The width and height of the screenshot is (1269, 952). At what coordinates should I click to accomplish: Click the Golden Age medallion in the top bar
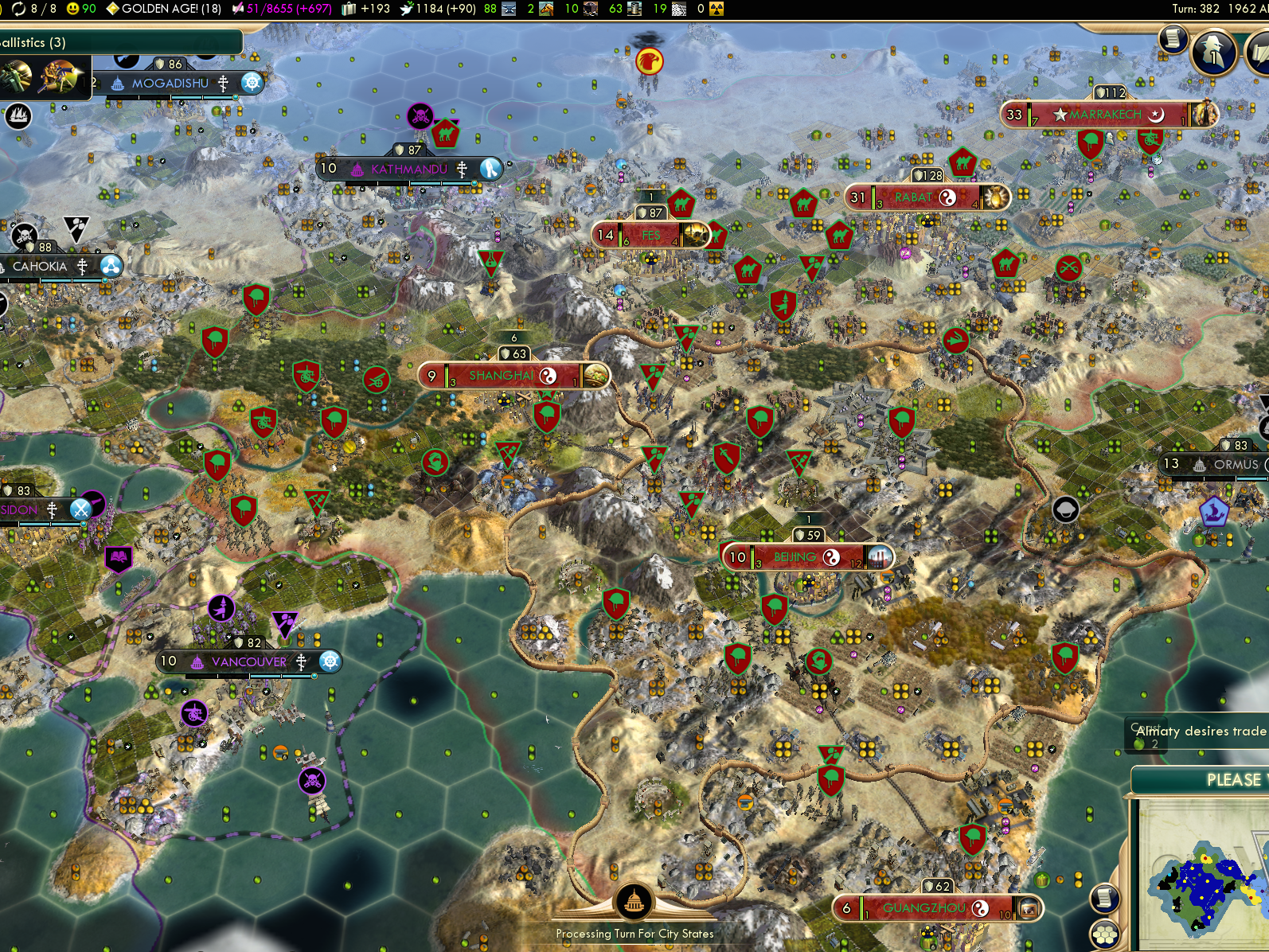(x=111, y=9)
